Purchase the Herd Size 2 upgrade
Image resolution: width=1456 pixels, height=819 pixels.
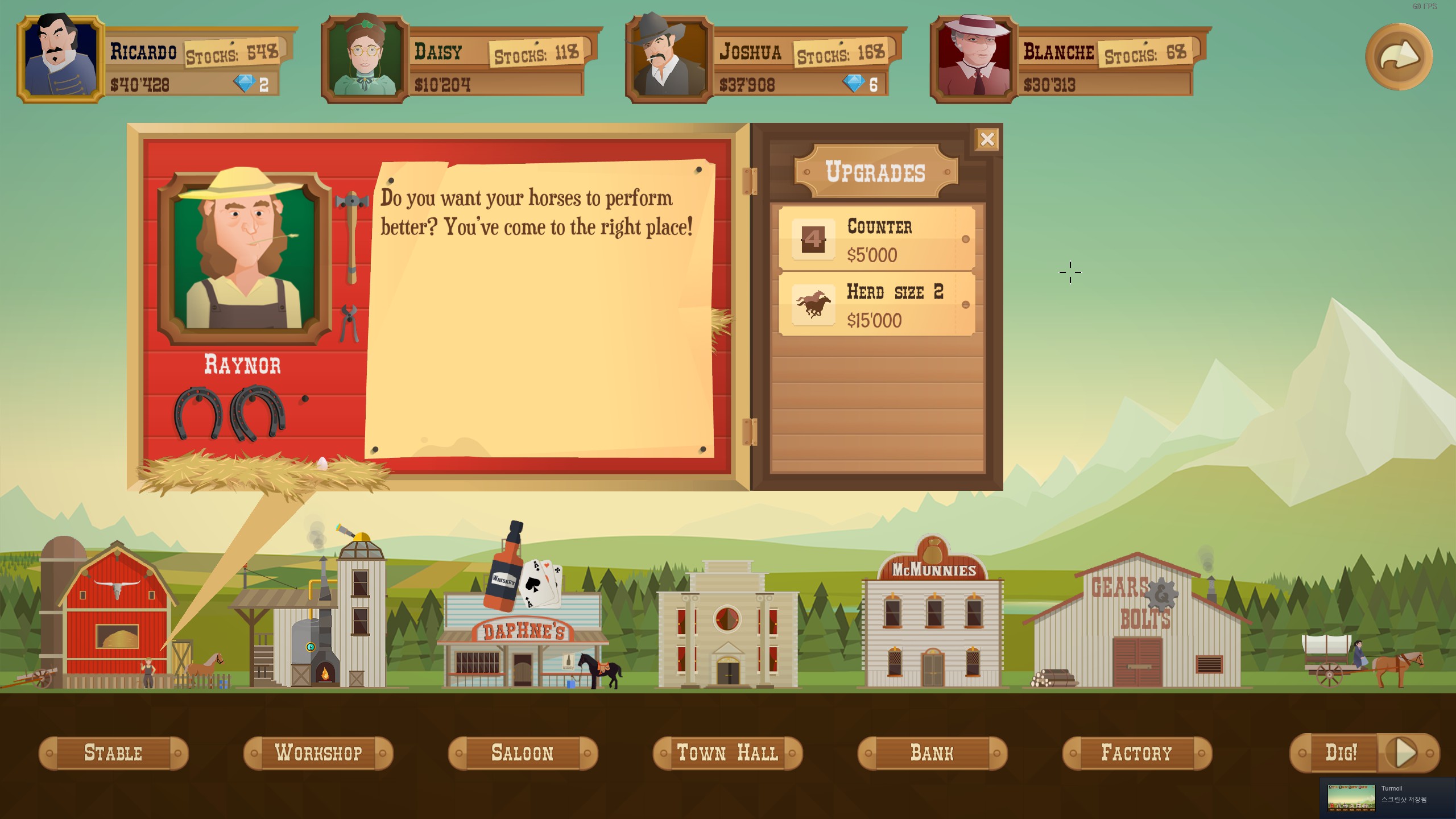tap(877, 305)
